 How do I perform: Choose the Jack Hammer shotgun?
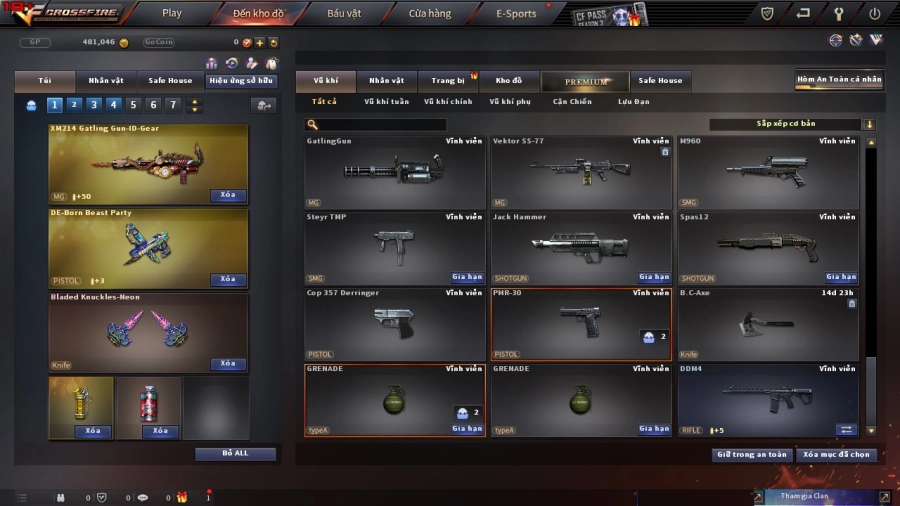(x=581, y=247)
